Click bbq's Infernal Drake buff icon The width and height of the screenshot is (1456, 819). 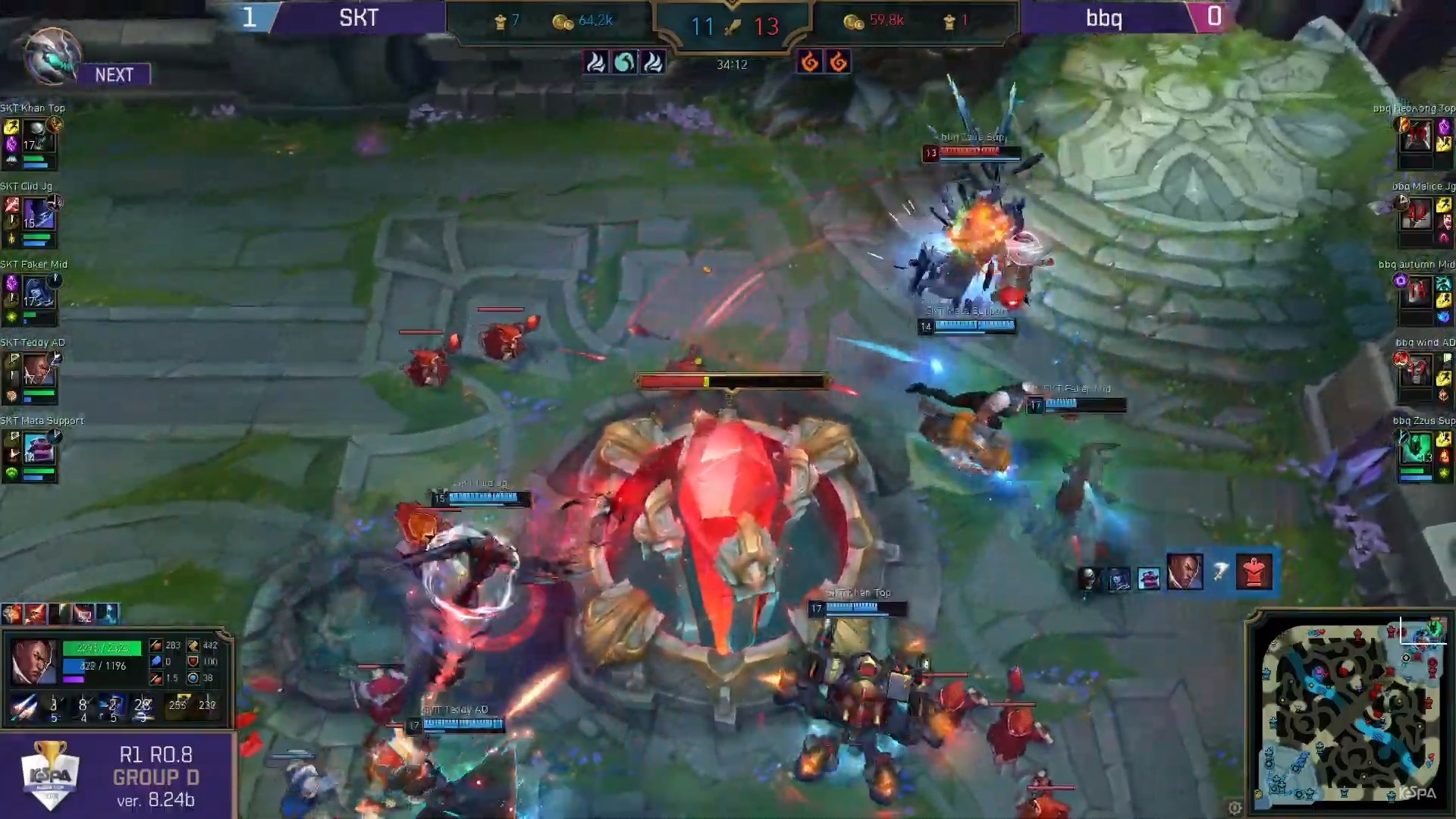808,62
